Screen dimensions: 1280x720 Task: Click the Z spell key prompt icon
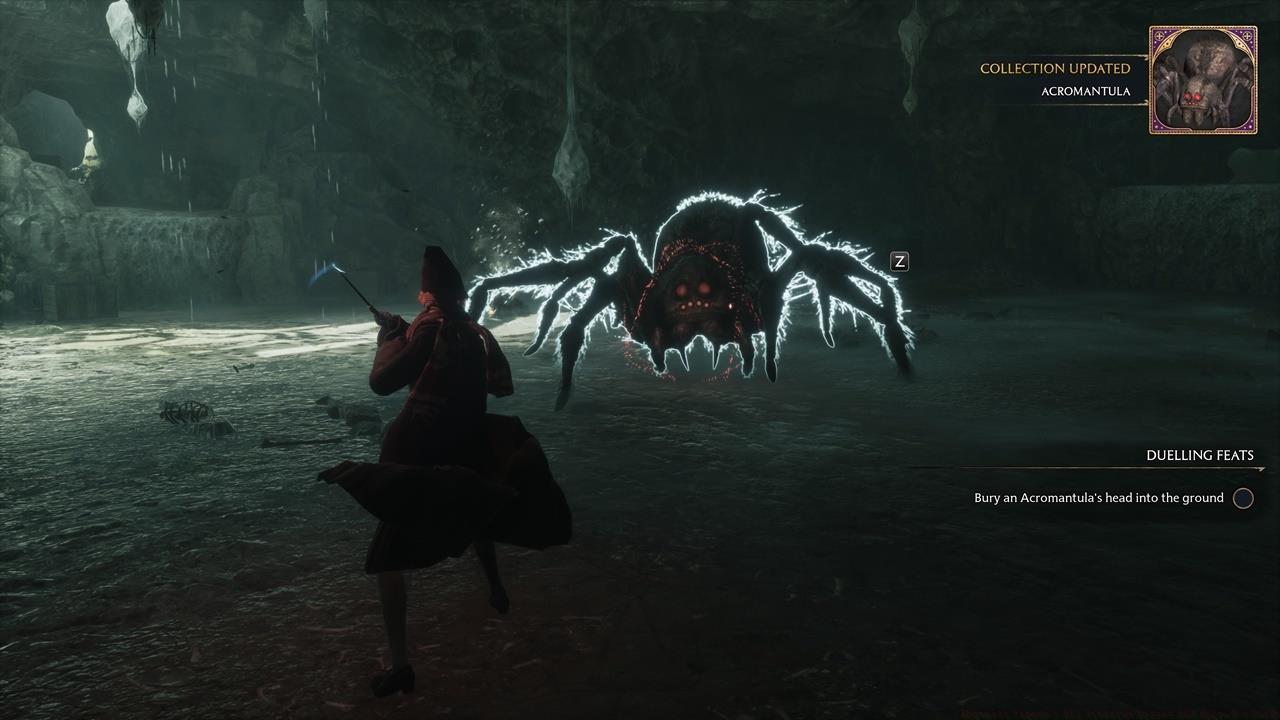pos(899,261)
